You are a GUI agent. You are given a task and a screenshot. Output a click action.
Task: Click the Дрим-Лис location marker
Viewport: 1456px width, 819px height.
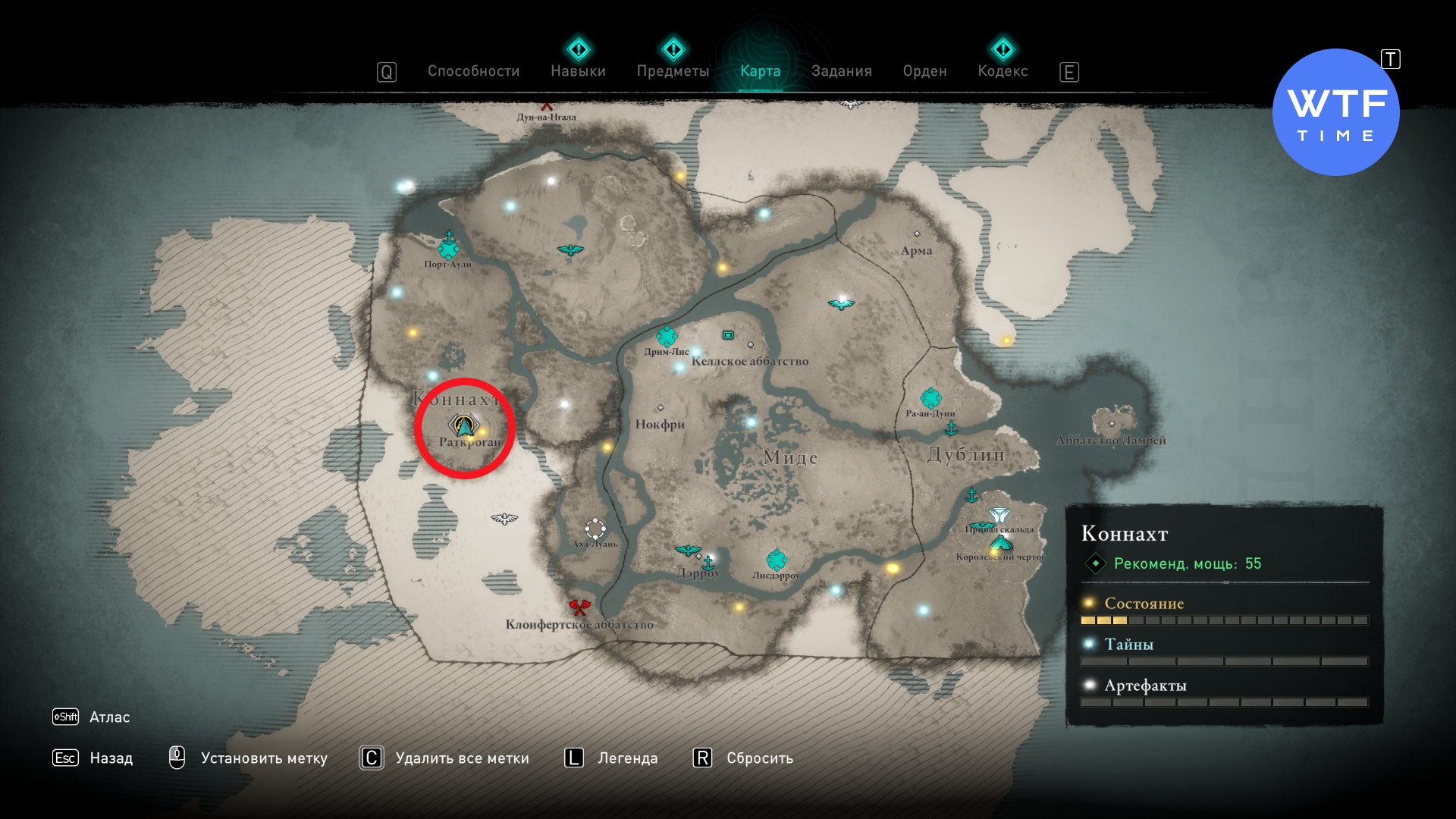point(667,336)
